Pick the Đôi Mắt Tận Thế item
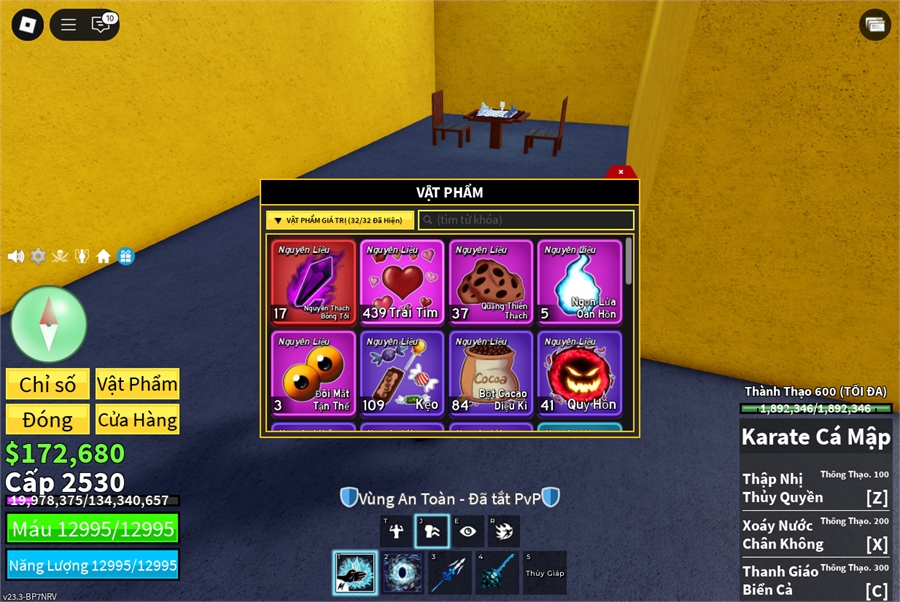The width and height of the screenshot is (900, 602). tap(313, 373)
